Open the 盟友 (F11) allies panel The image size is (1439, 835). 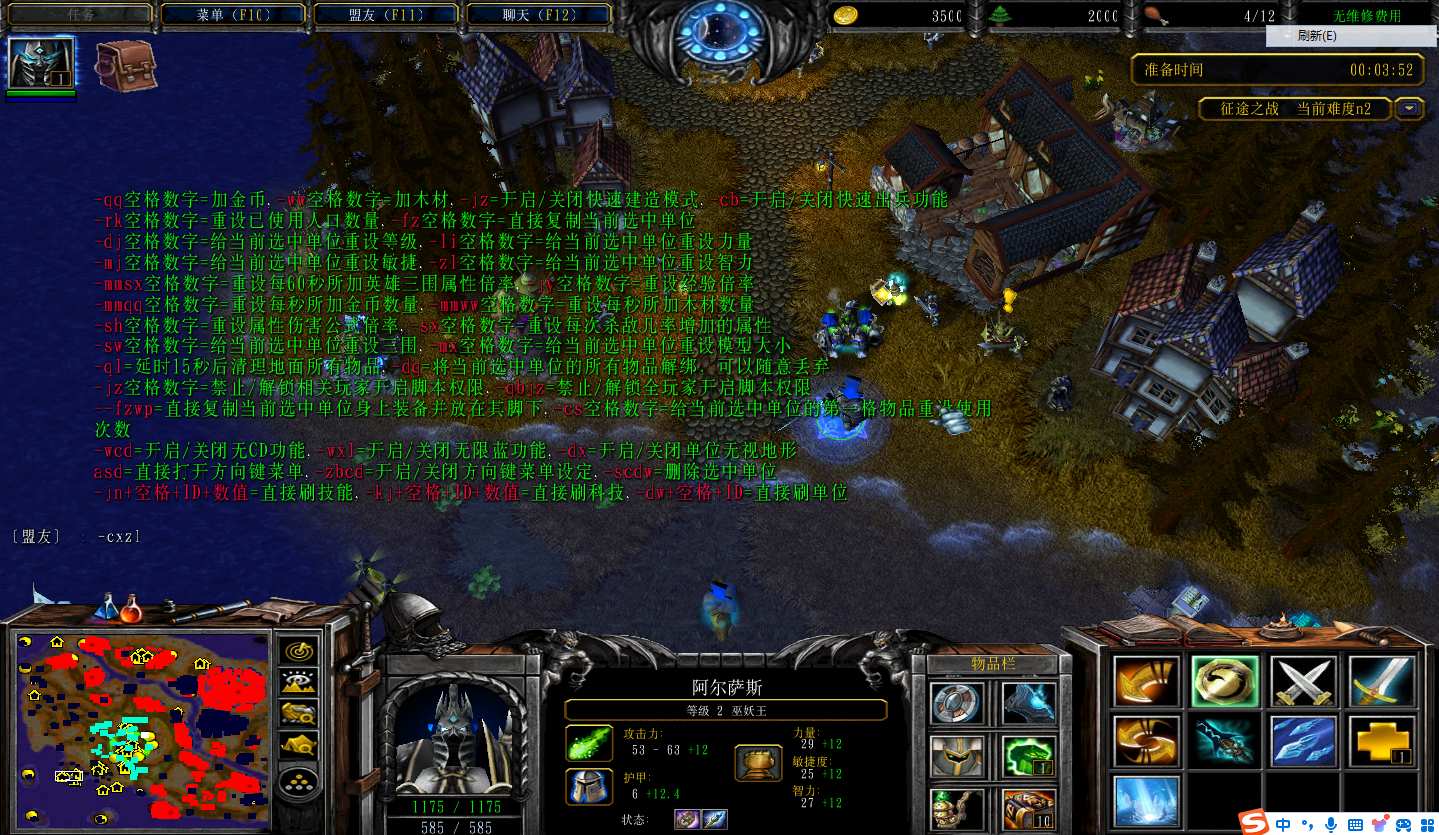tap(386, 15)
